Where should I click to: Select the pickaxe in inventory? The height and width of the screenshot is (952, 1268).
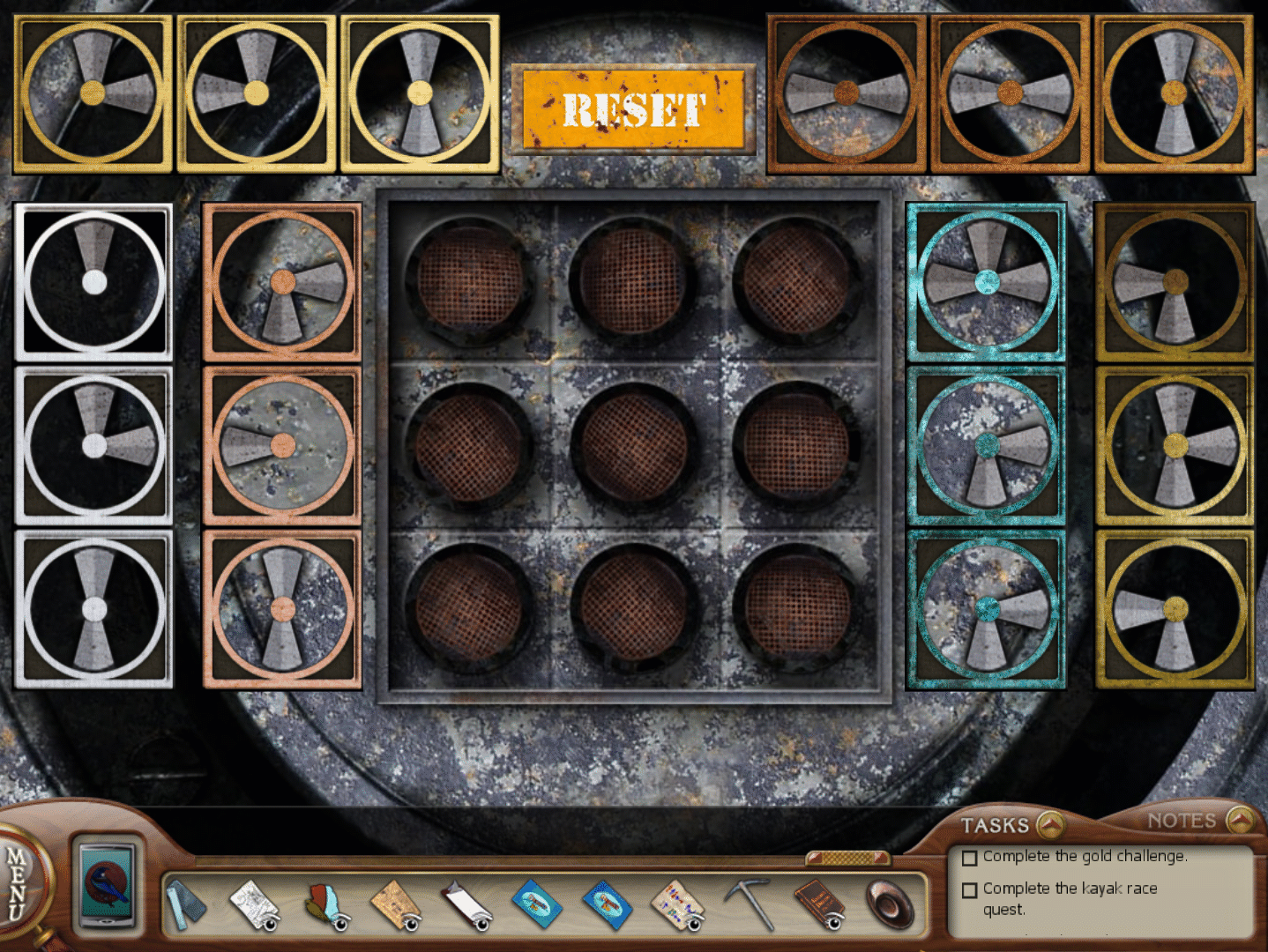[750, 903]
